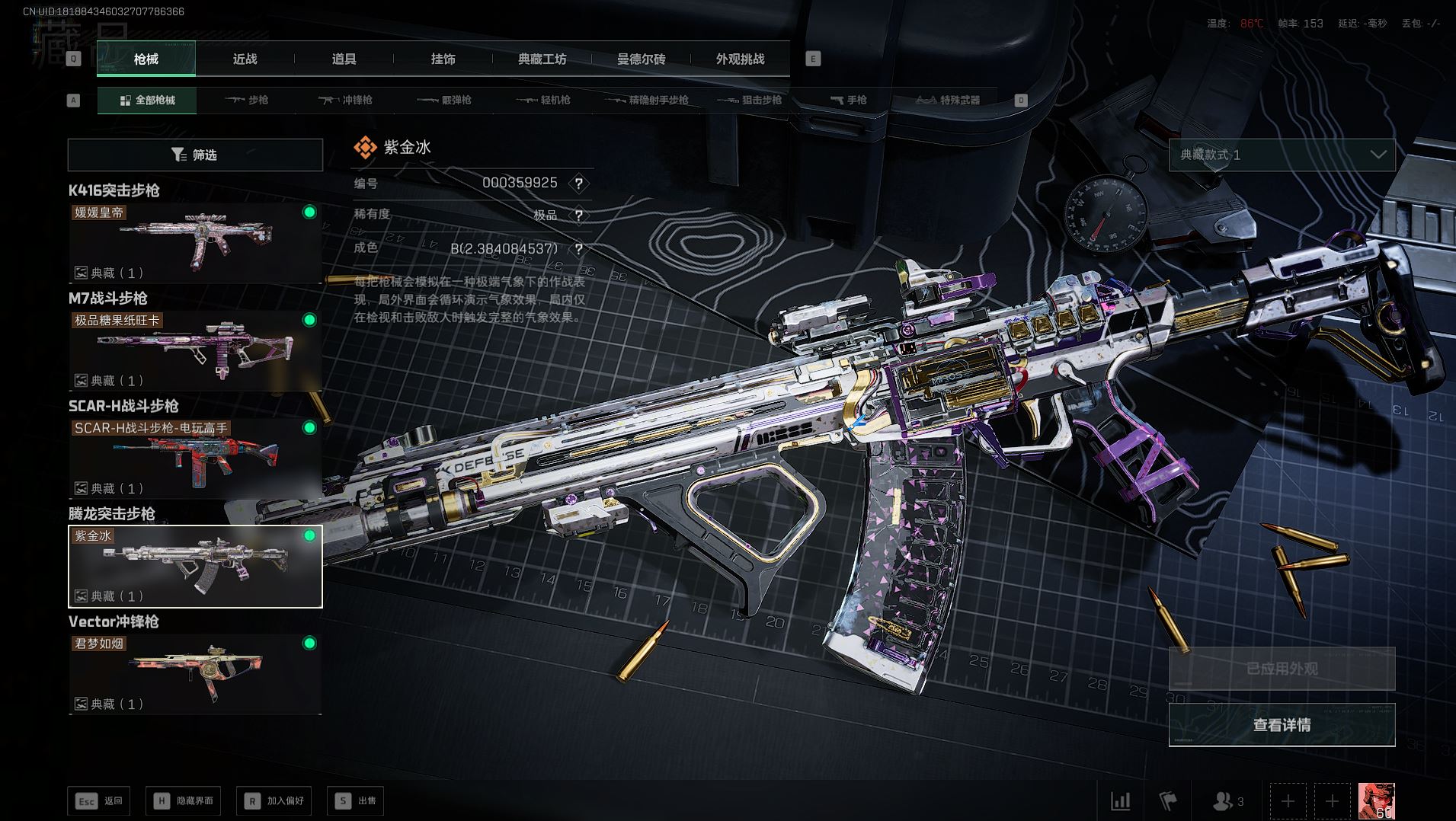The width and height of the screenshot is (1456, 821).
Task: Open the 道具 items tab
Action: tap(344, 59)
